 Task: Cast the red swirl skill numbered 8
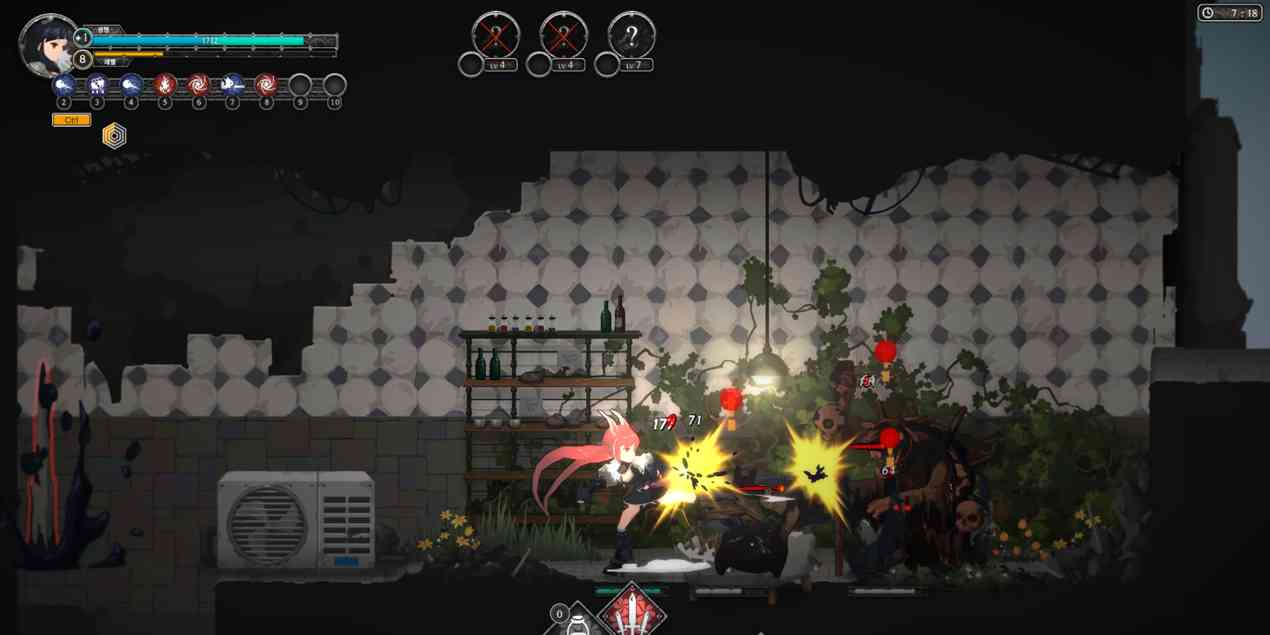coord(266,85)
